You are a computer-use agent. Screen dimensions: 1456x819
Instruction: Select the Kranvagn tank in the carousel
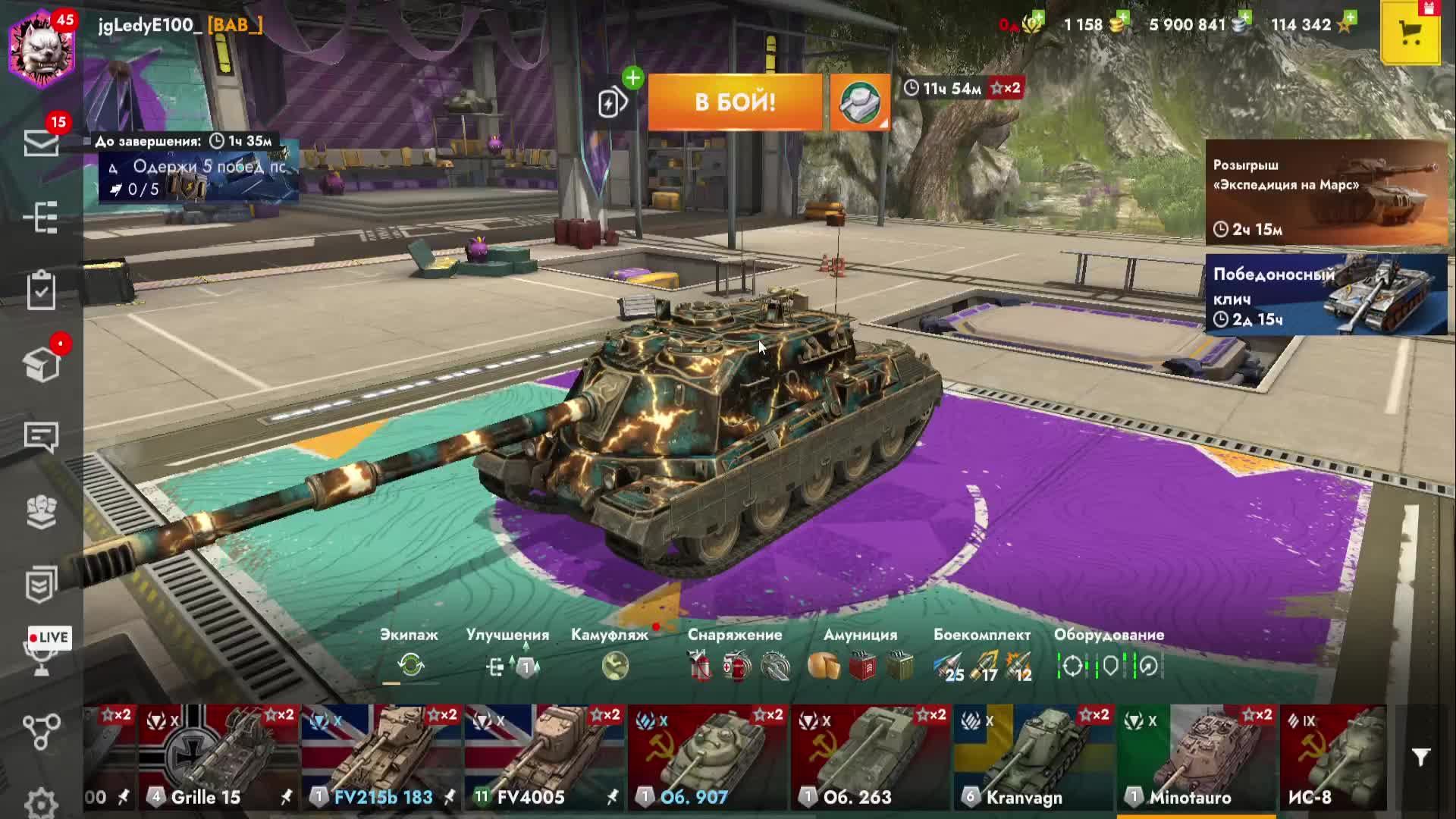pyautogui.click(x=1034, y=757)
